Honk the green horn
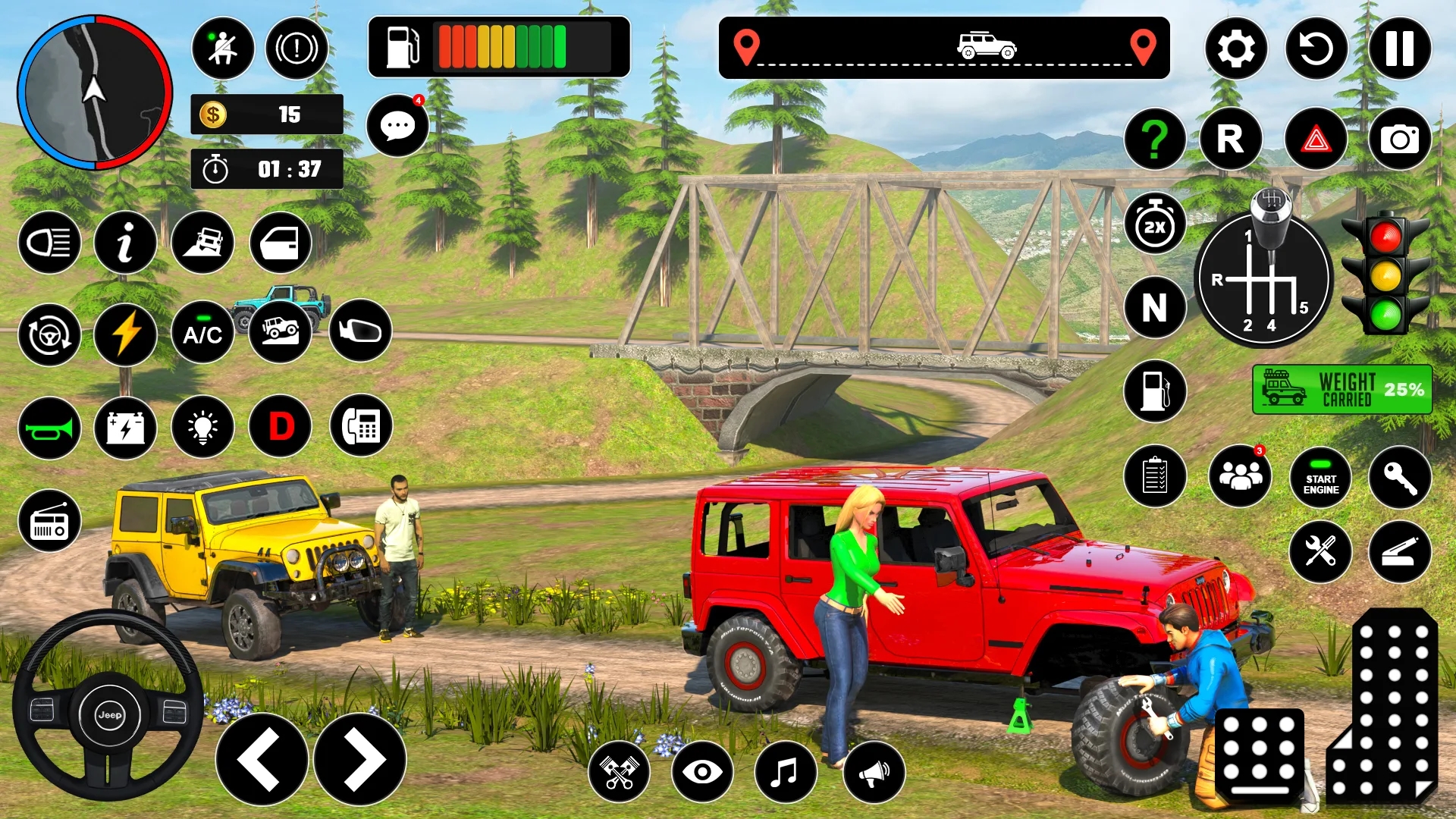 [x=49, y=428]
